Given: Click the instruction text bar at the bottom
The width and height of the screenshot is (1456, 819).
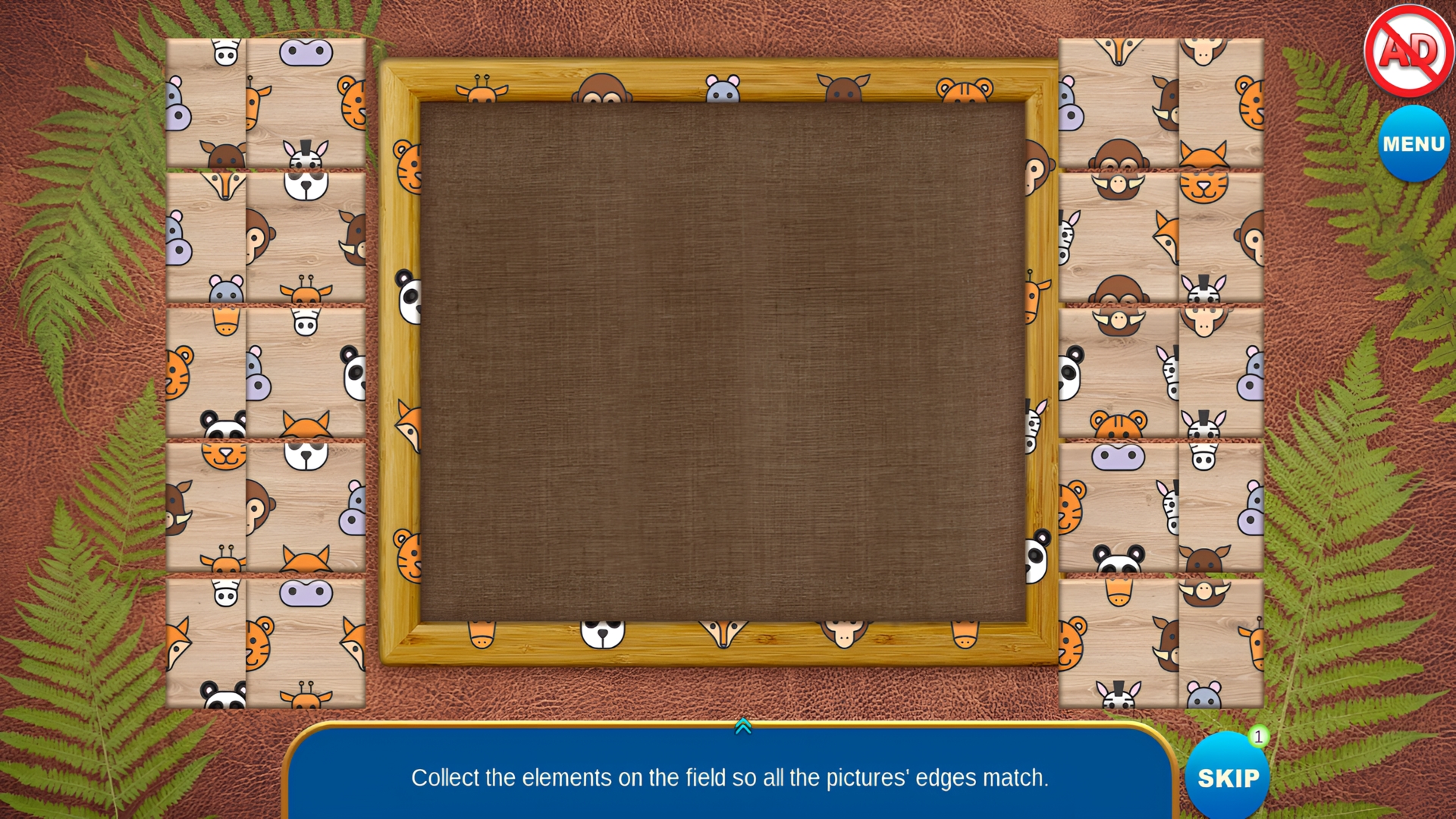Looking at the screenshot, I should coord(728,777).
